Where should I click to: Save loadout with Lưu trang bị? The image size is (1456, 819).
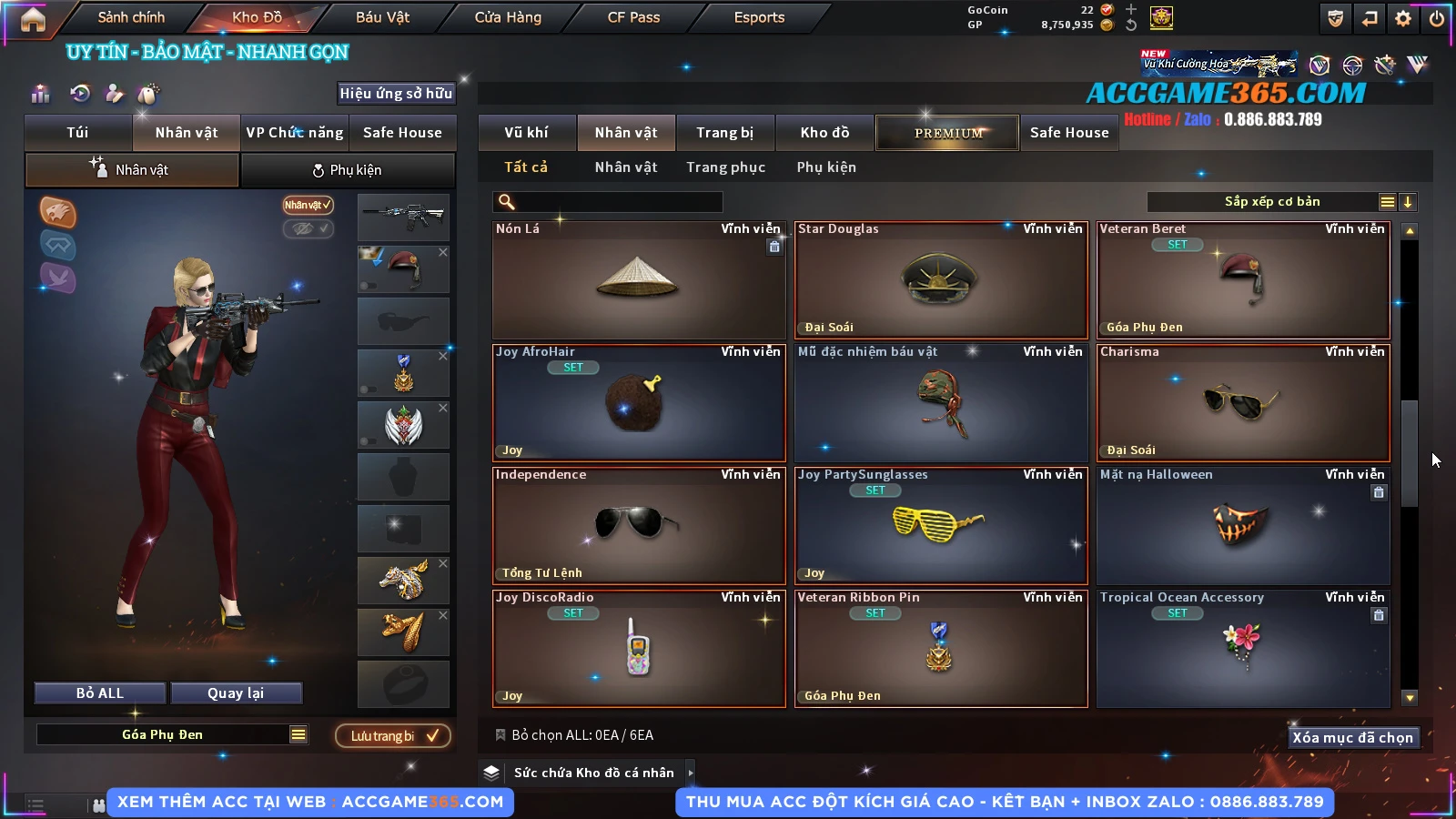coord(393,736)
